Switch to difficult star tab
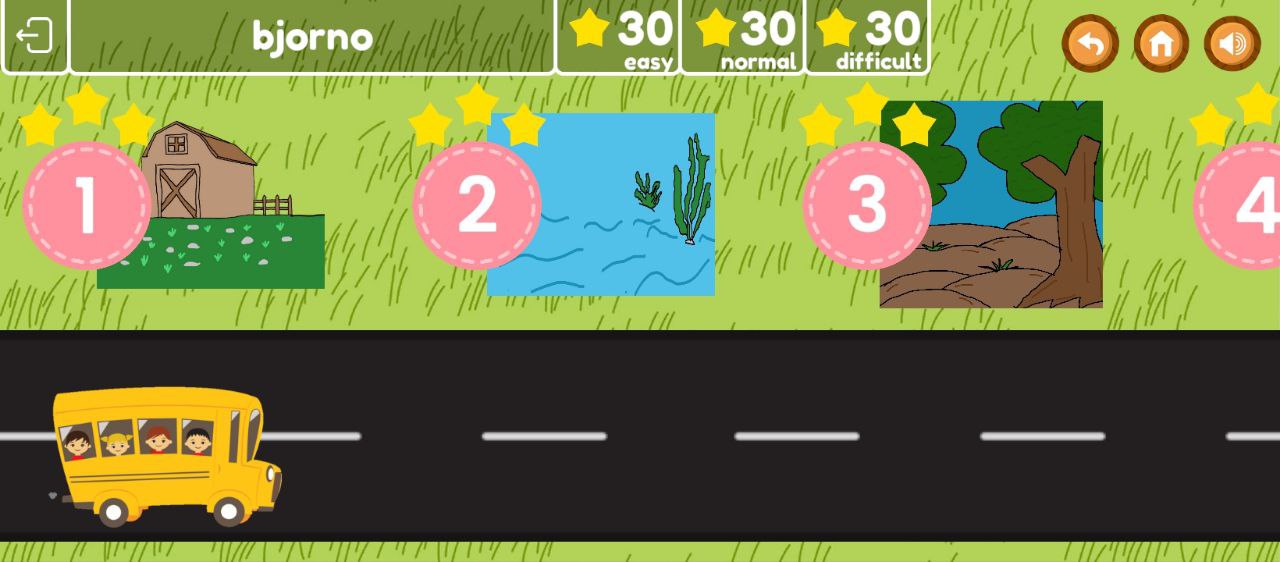The height and width of the screenshot is (562, 1280). (867, 37)
